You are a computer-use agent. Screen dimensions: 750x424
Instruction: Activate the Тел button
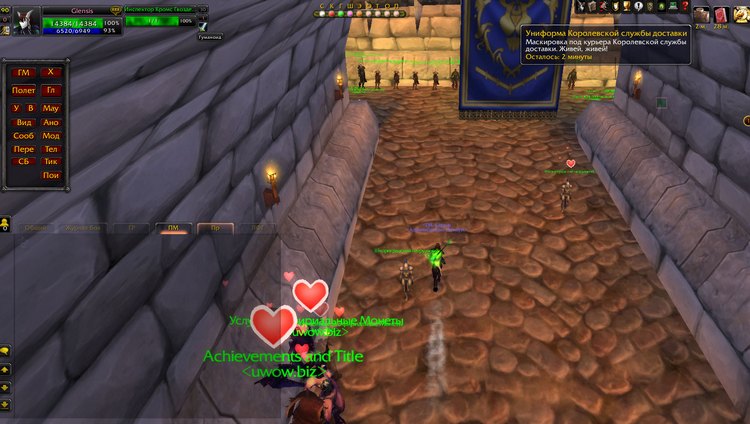(51, 149)
